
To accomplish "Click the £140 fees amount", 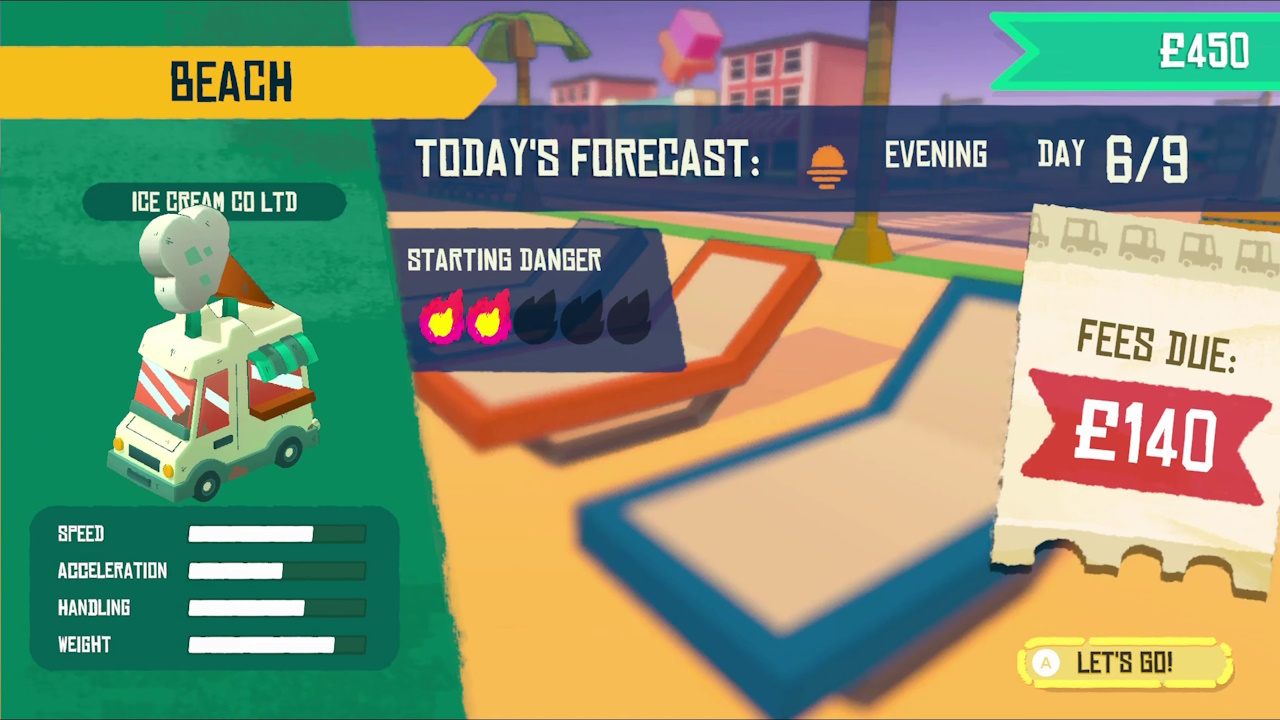I will pyautogui.click(x=1147, y=435).
